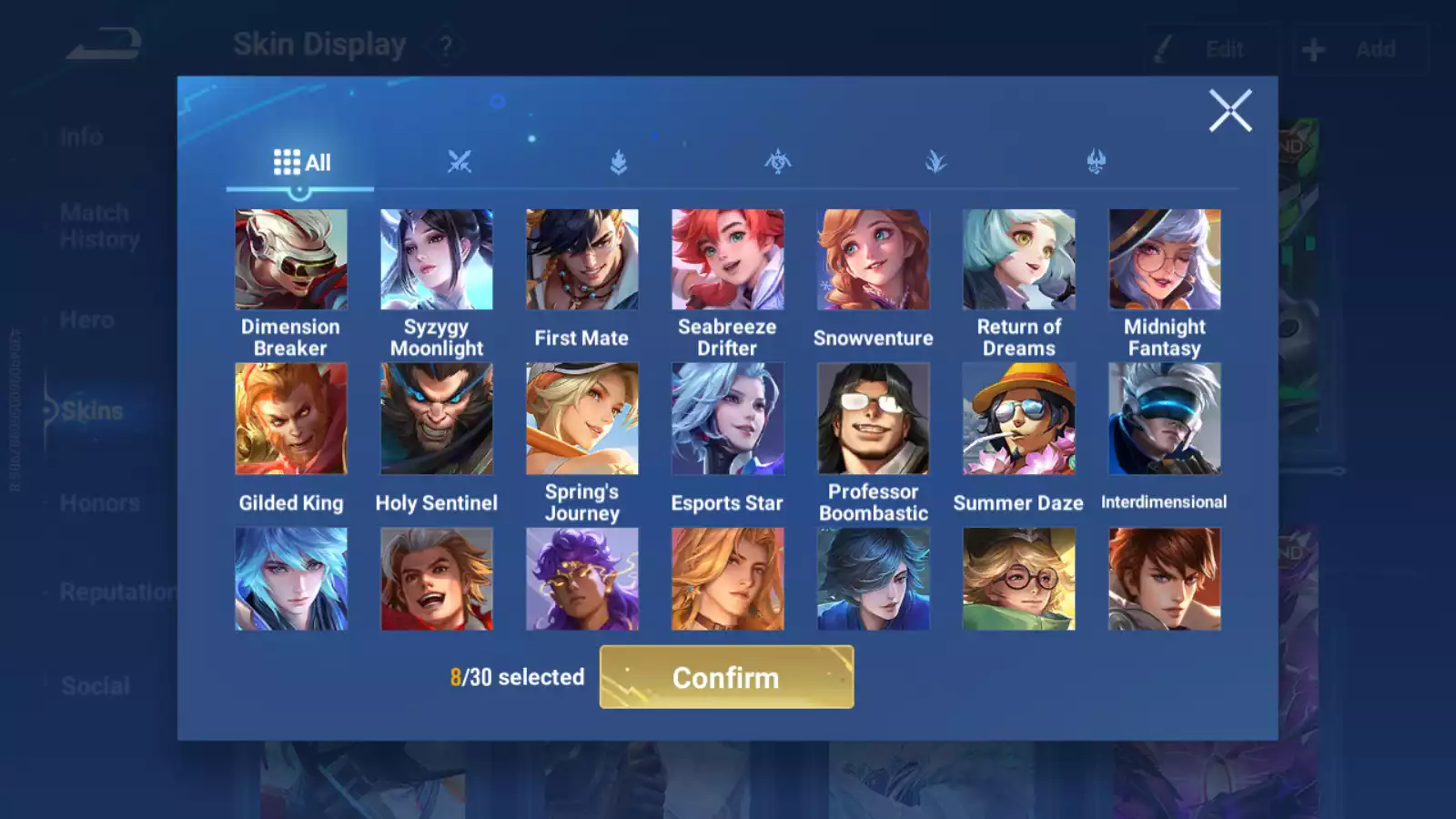1456x819 pixels.
Task: Click the Add plus icon
Action: (x=1311, y=48)
